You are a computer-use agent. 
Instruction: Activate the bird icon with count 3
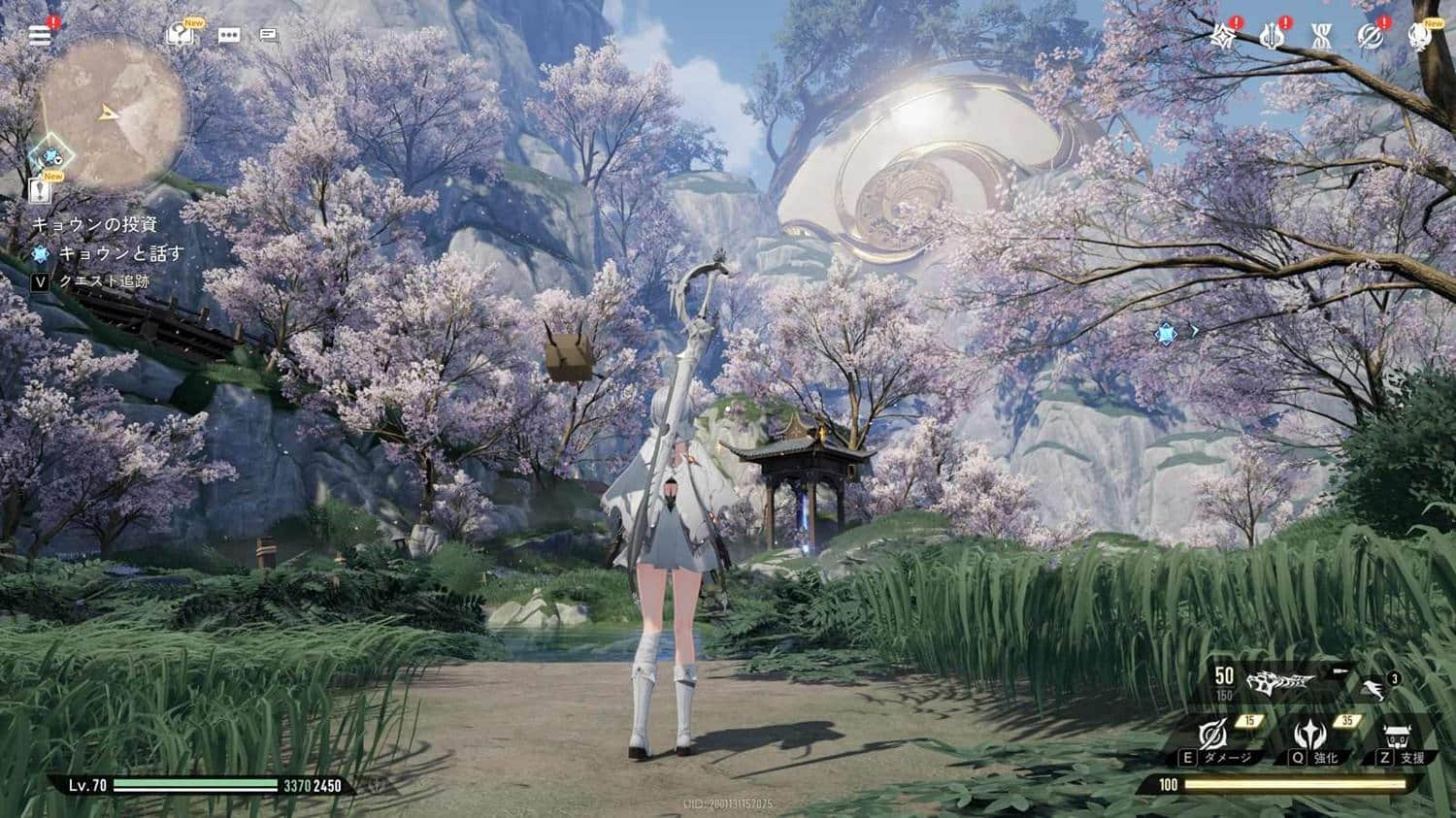click(1373, 688)
